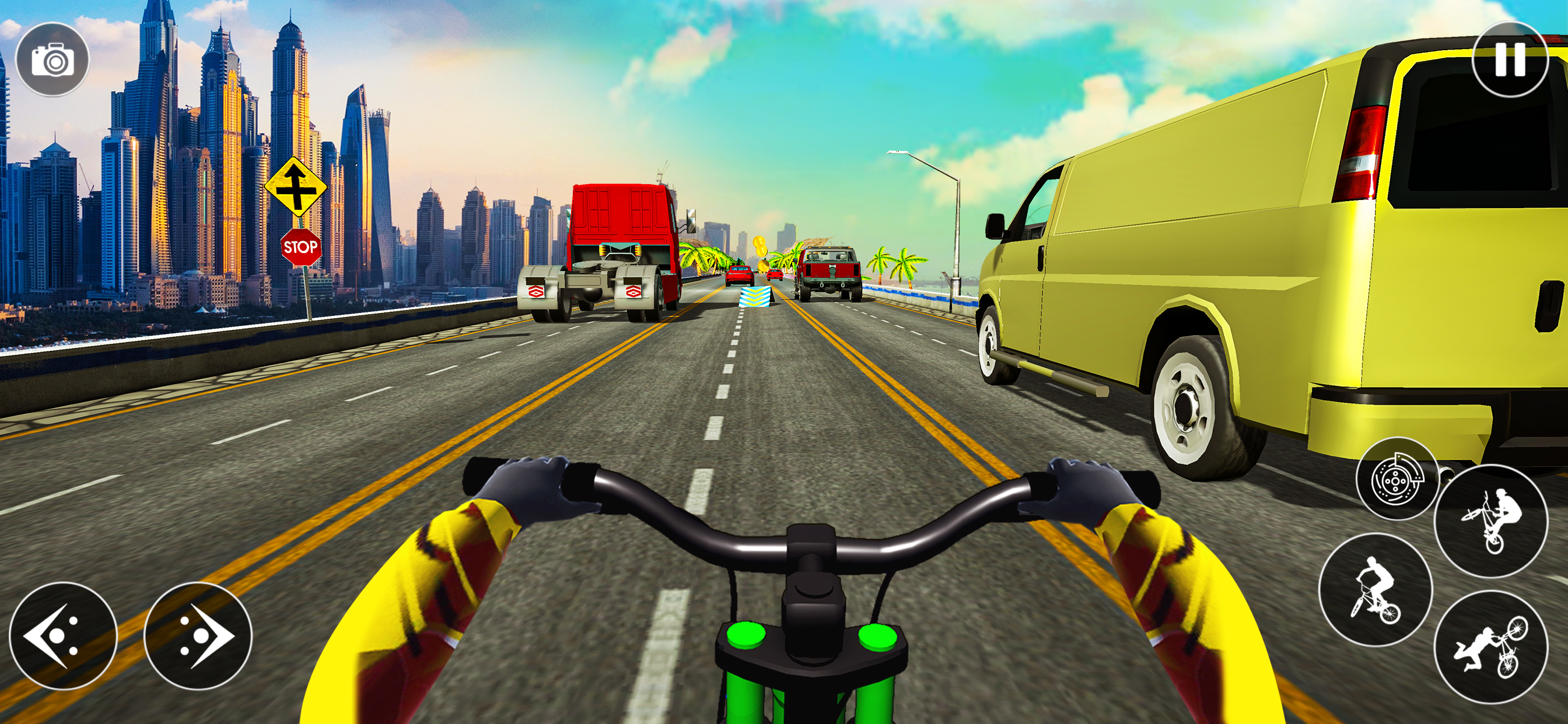Snap a screenshot using the camera button
1568x724 pixels.
point(55,58)
